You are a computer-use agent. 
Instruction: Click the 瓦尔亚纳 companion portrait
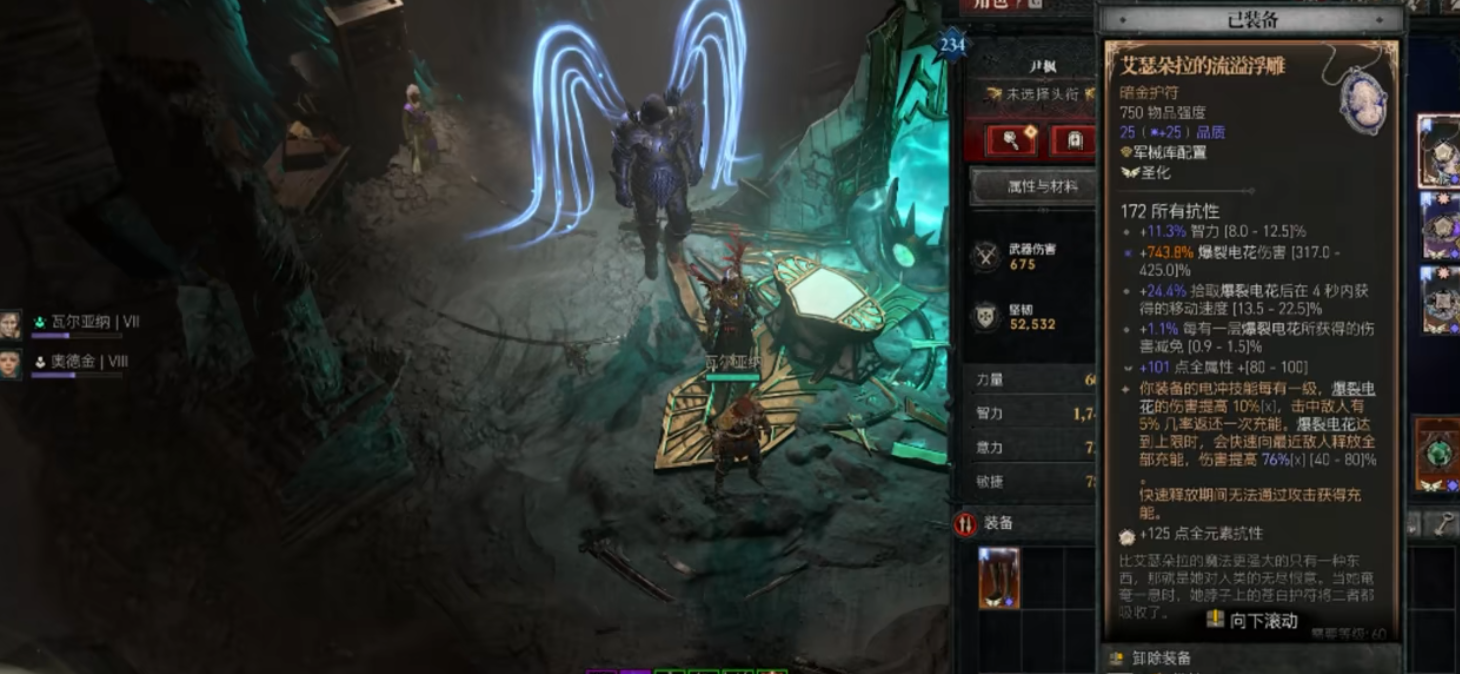(11, 325)
